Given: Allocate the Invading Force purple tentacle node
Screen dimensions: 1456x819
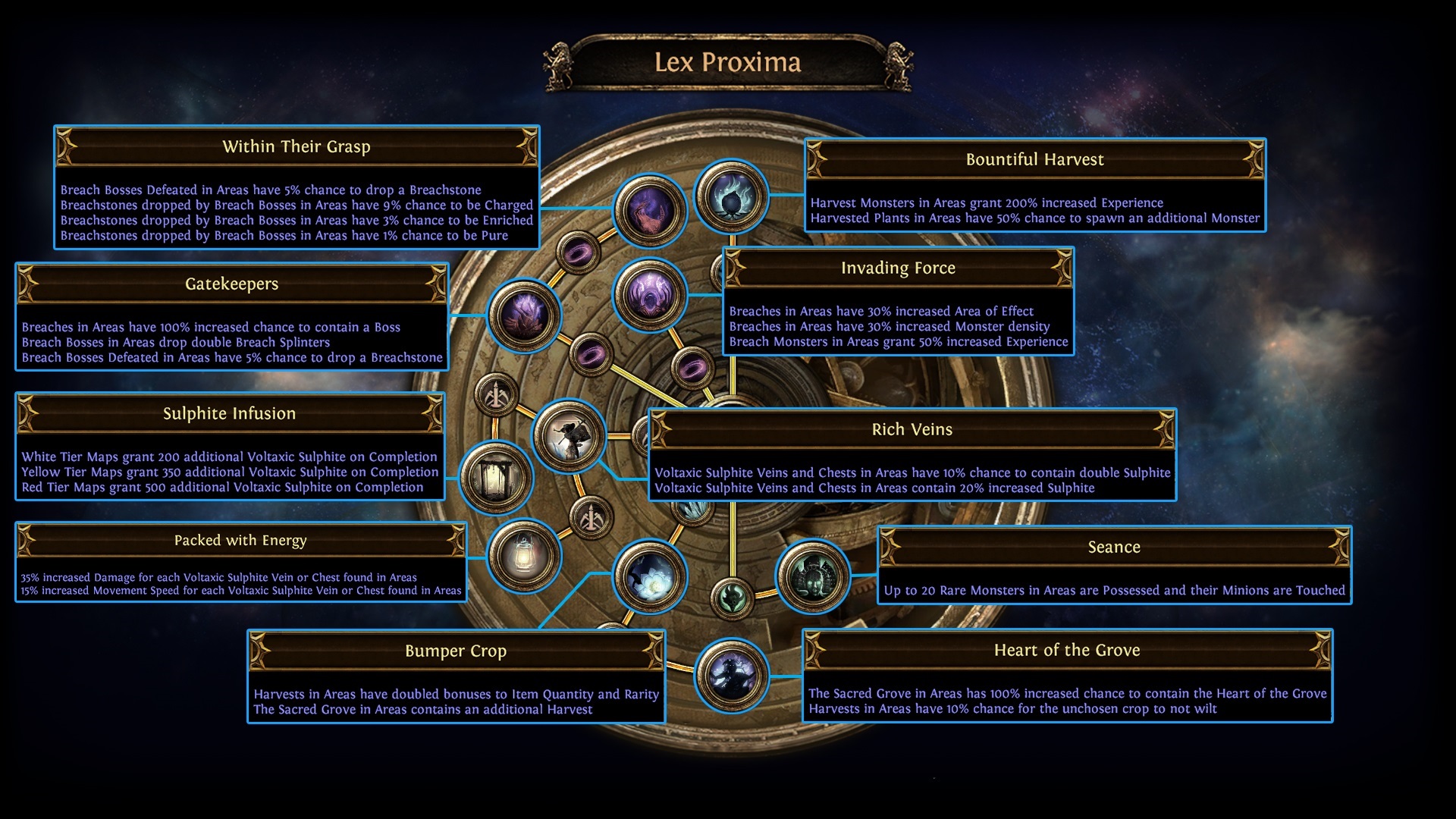Looking at the screenshot, I should tap(648, 296).
